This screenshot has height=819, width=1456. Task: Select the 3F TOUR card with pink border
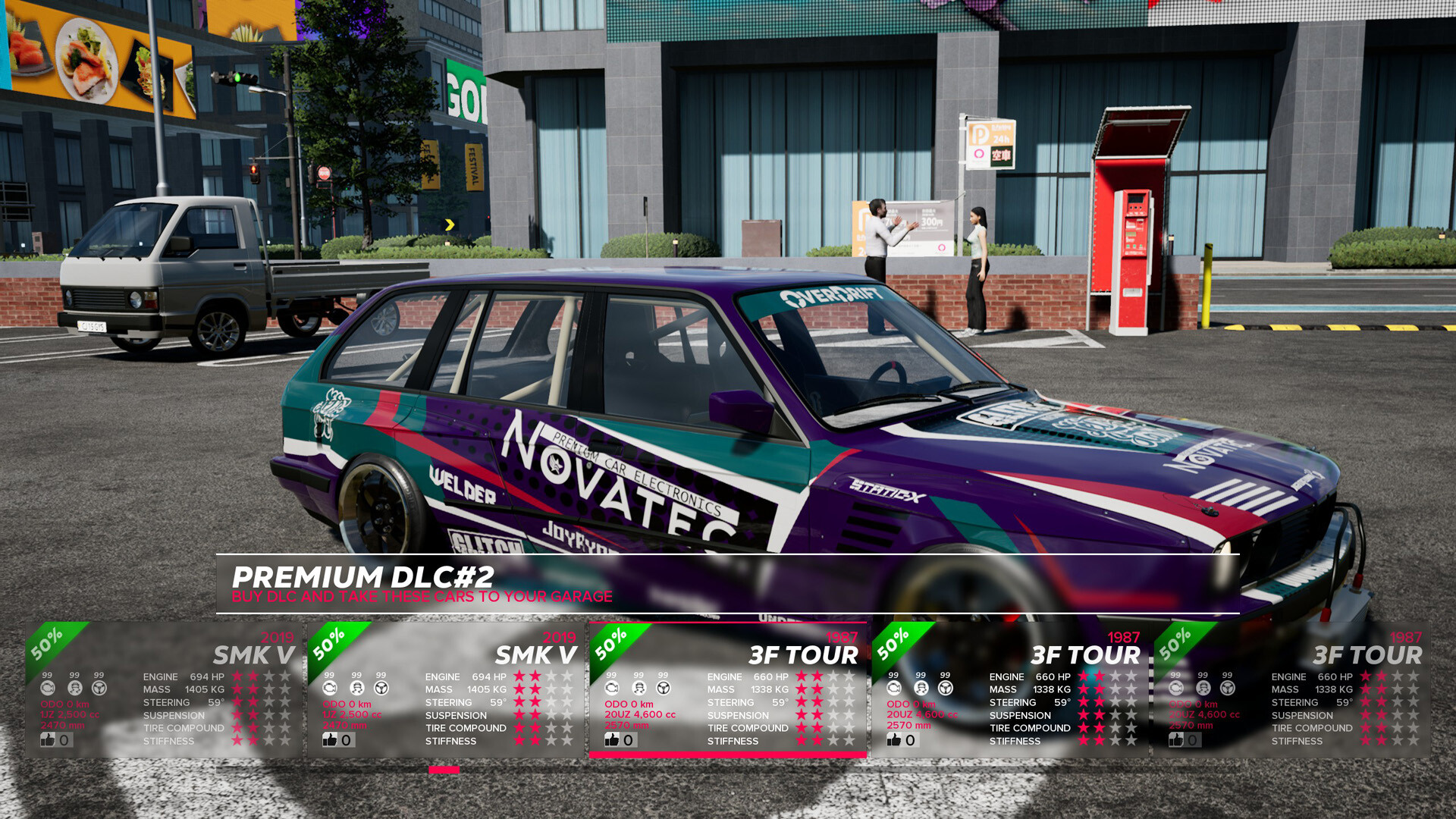(728, 690)
